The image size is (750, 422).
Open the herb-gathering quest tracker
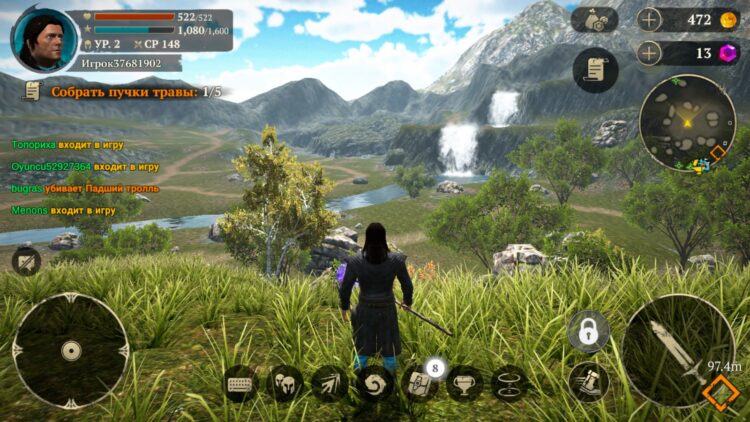pyautogui.click(x=122, y=91)
